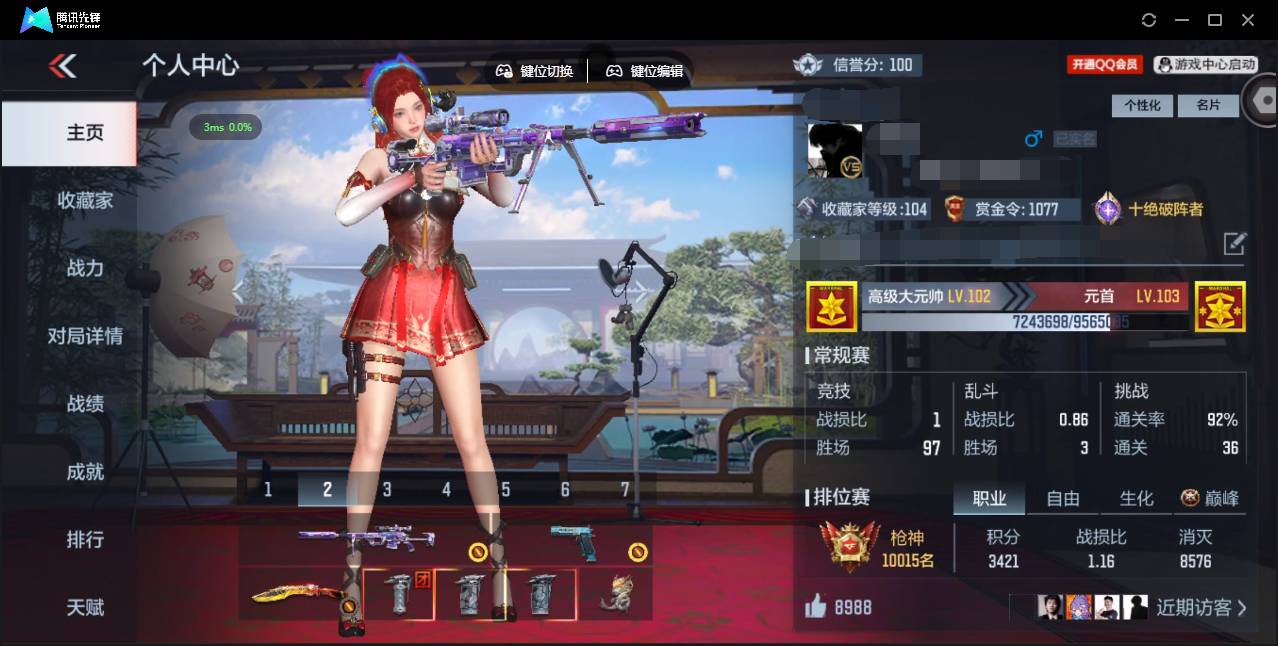Open the 天赋 section
This screenshot has height=646, width=1278.
[x=85, y=607]
